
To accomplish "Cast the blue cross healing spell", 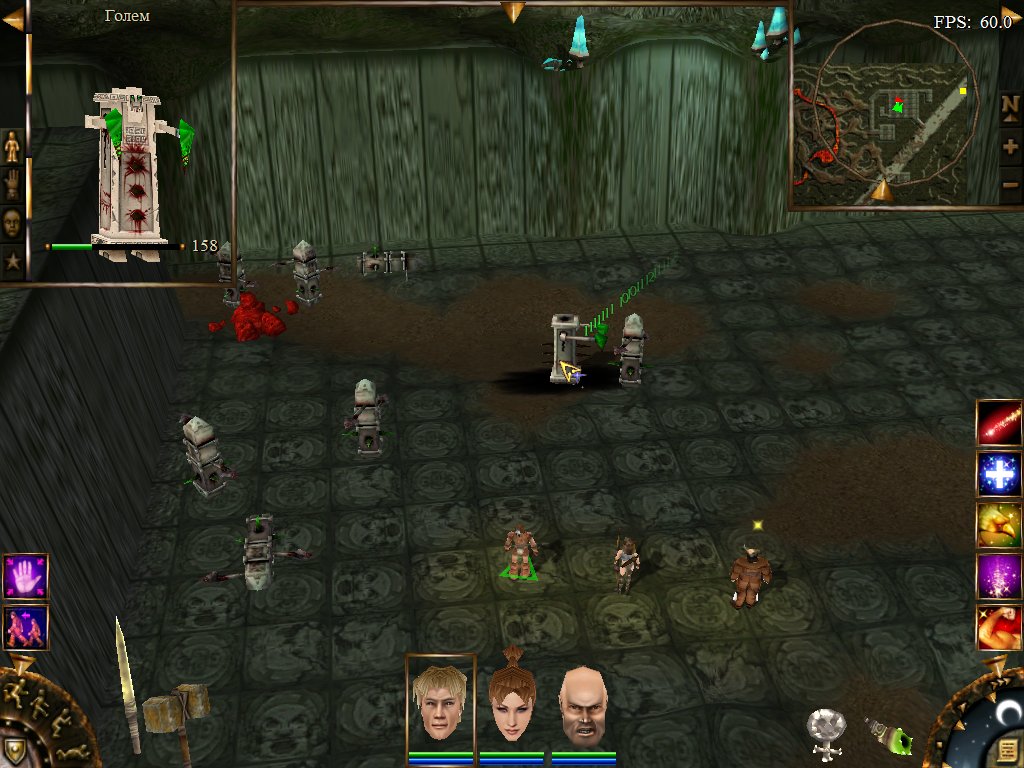I will pos(999,474).
